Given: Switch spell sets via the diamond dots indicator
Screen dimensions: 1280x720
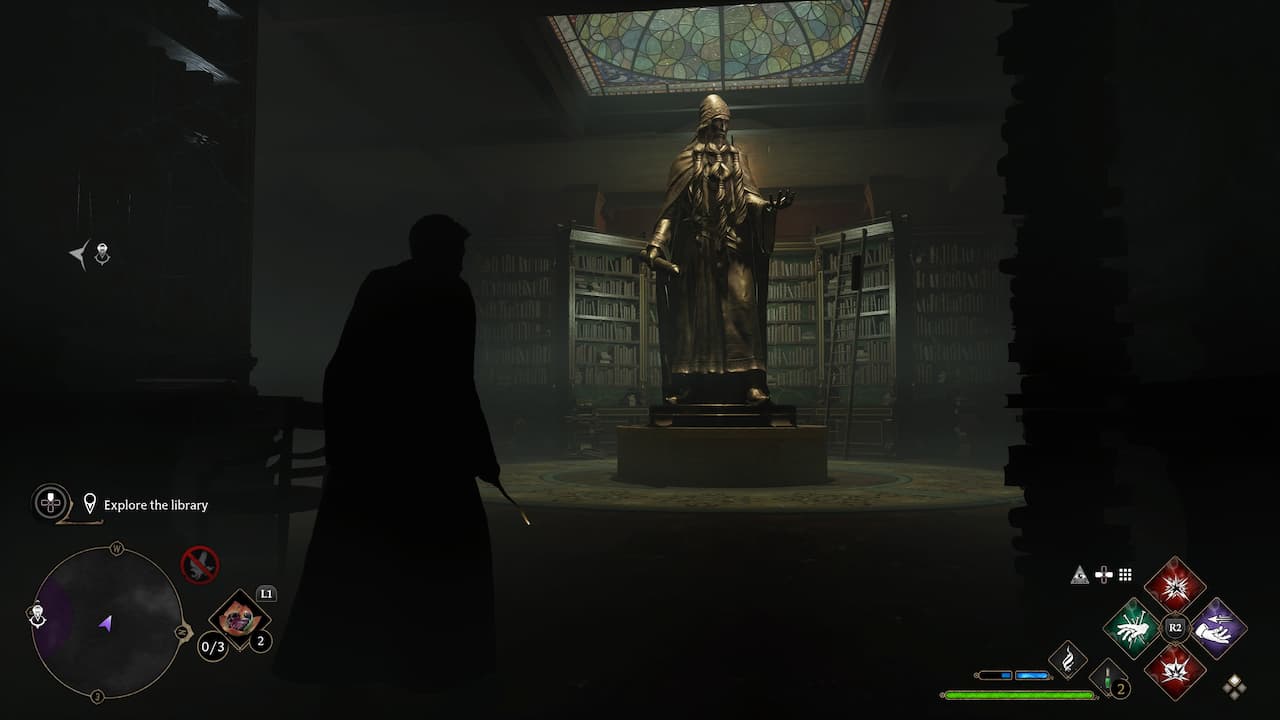Looking at the screenshot, I should pyautogui.click(x=1235, y=687).
